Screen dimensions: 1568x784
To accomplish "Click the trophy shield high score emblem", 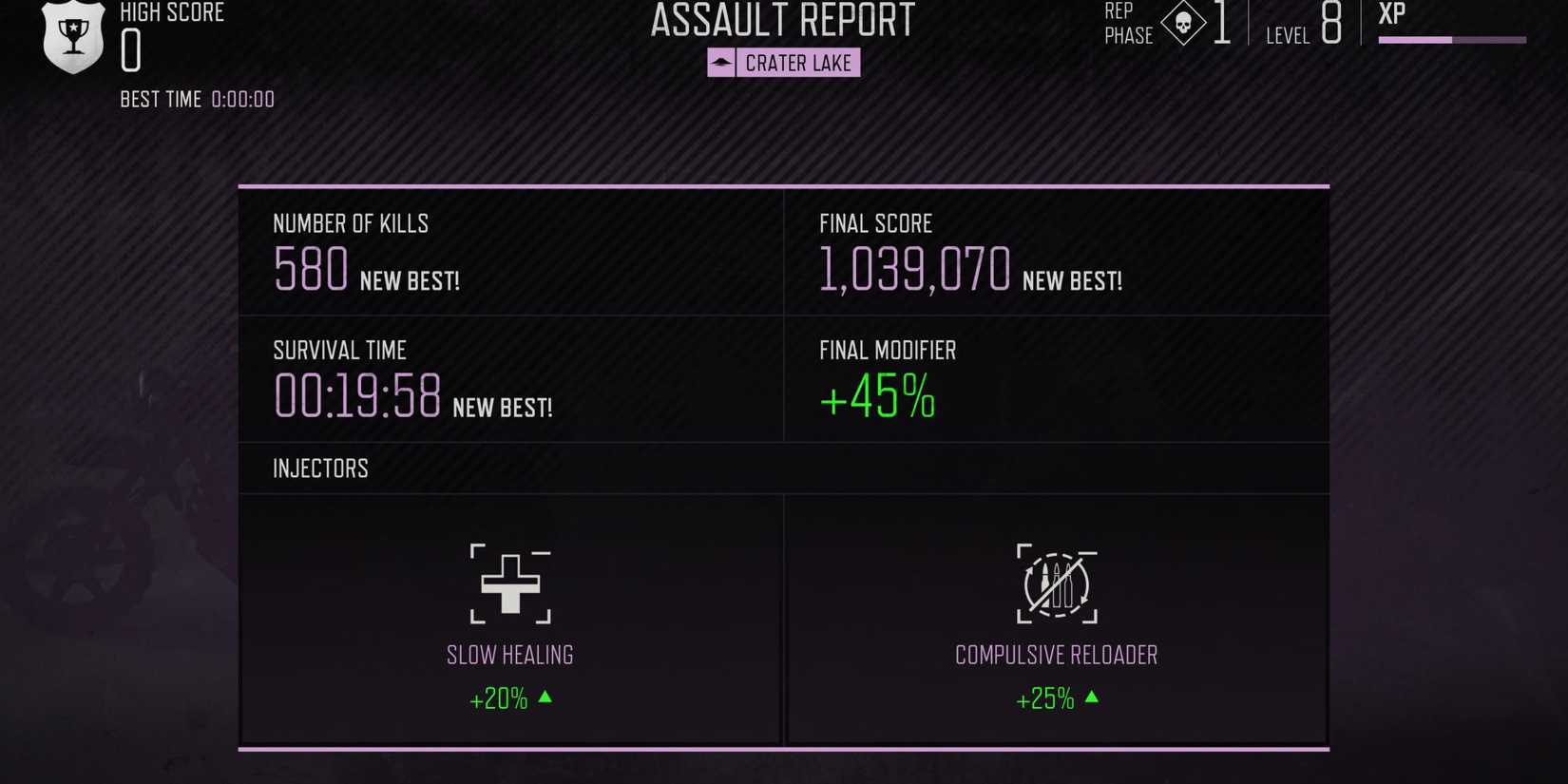I will [x=72, y=38].
